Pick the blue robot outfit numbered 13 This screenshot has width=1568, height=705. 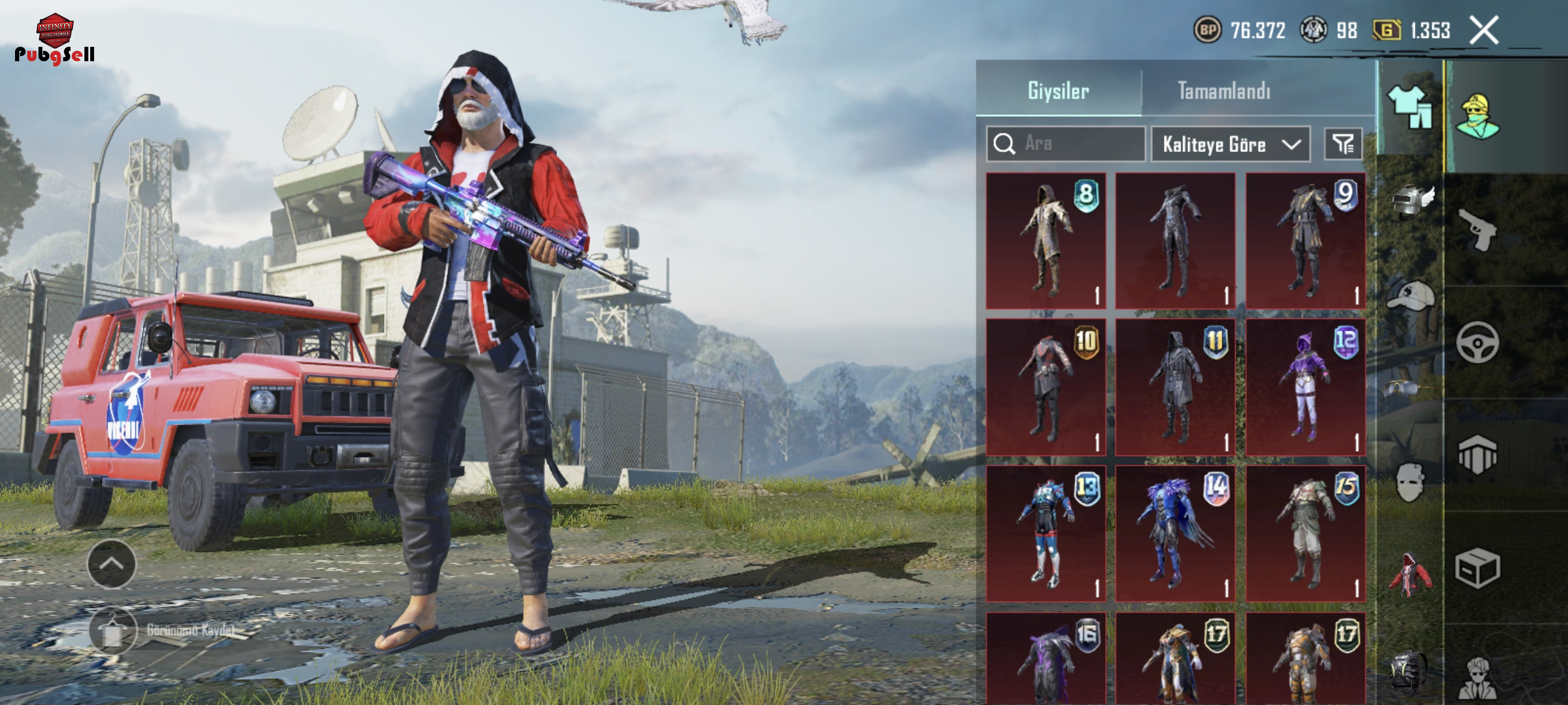point(1045,533)
